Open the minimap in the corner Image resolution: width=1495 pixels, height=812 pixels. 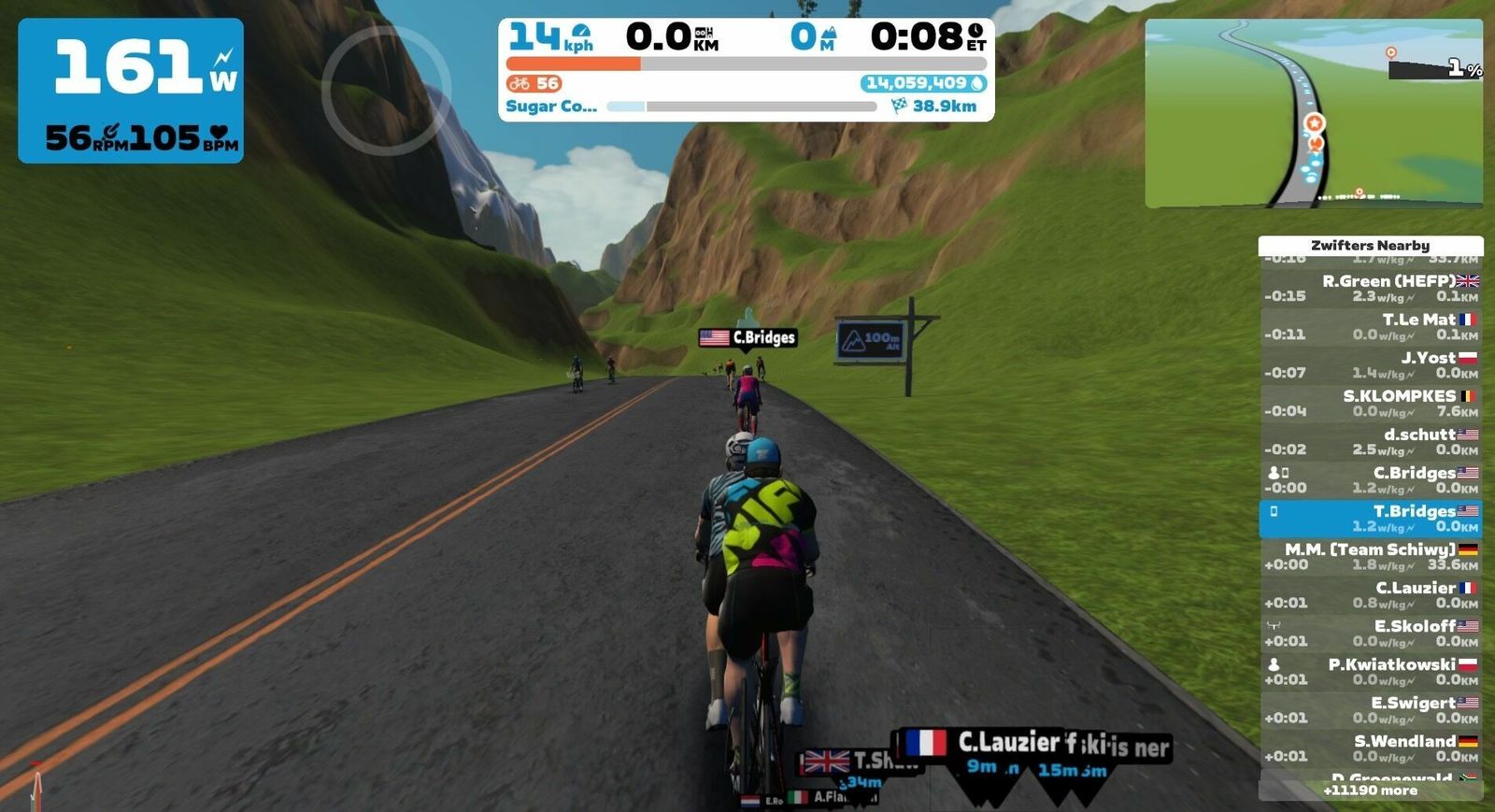pos(1313,113)
